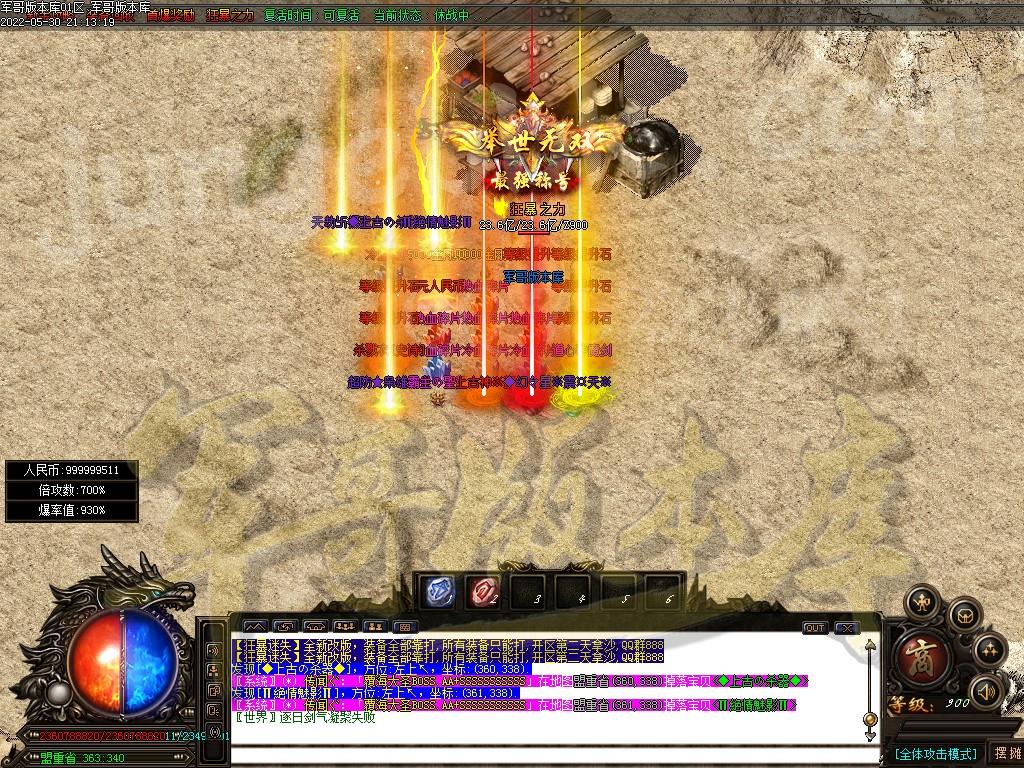Click the OUT button above the chat
The height and width of the screenshot is (768, 1024).
(x=815, y=627)
